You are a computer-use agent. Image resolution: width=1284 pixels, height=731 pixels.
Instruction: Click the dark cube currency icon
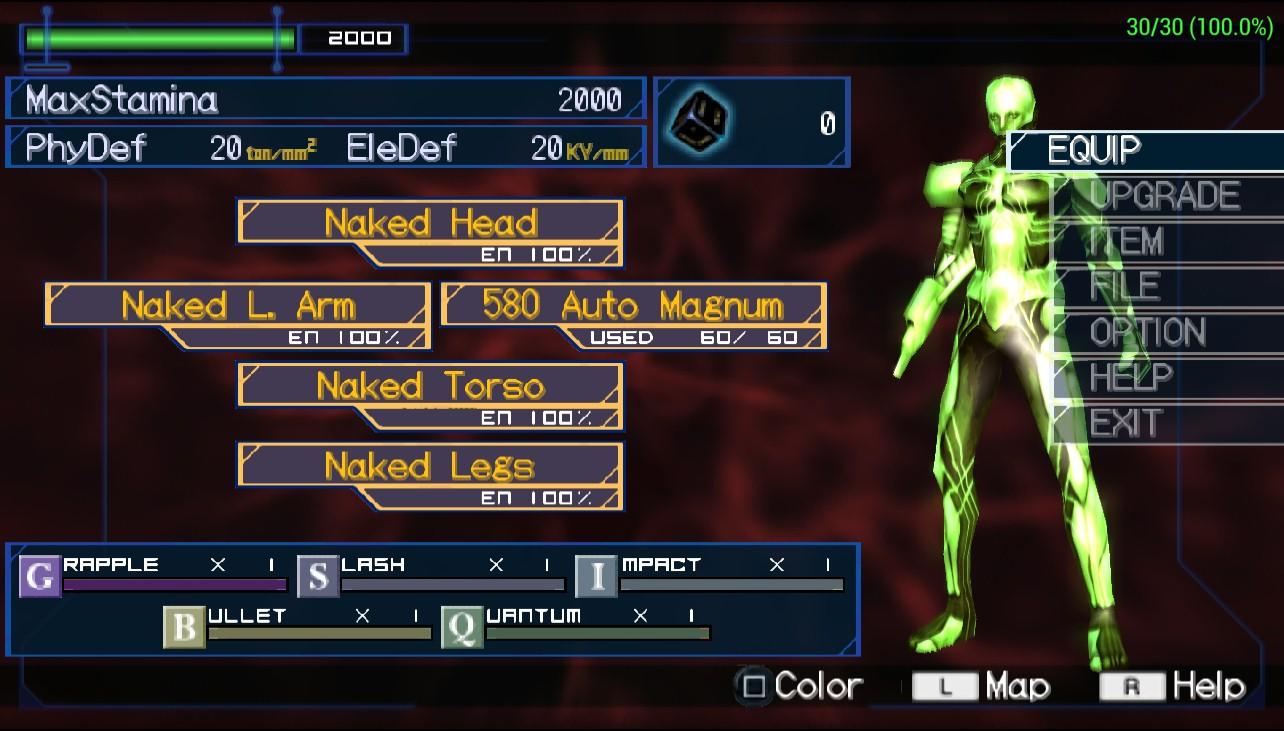(x=700, y=122)
